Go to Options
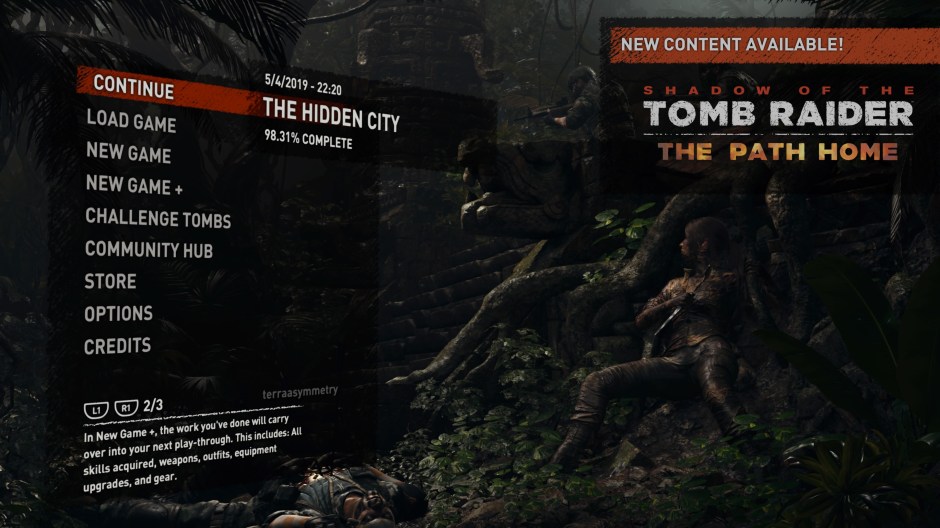 pos(118,314)
